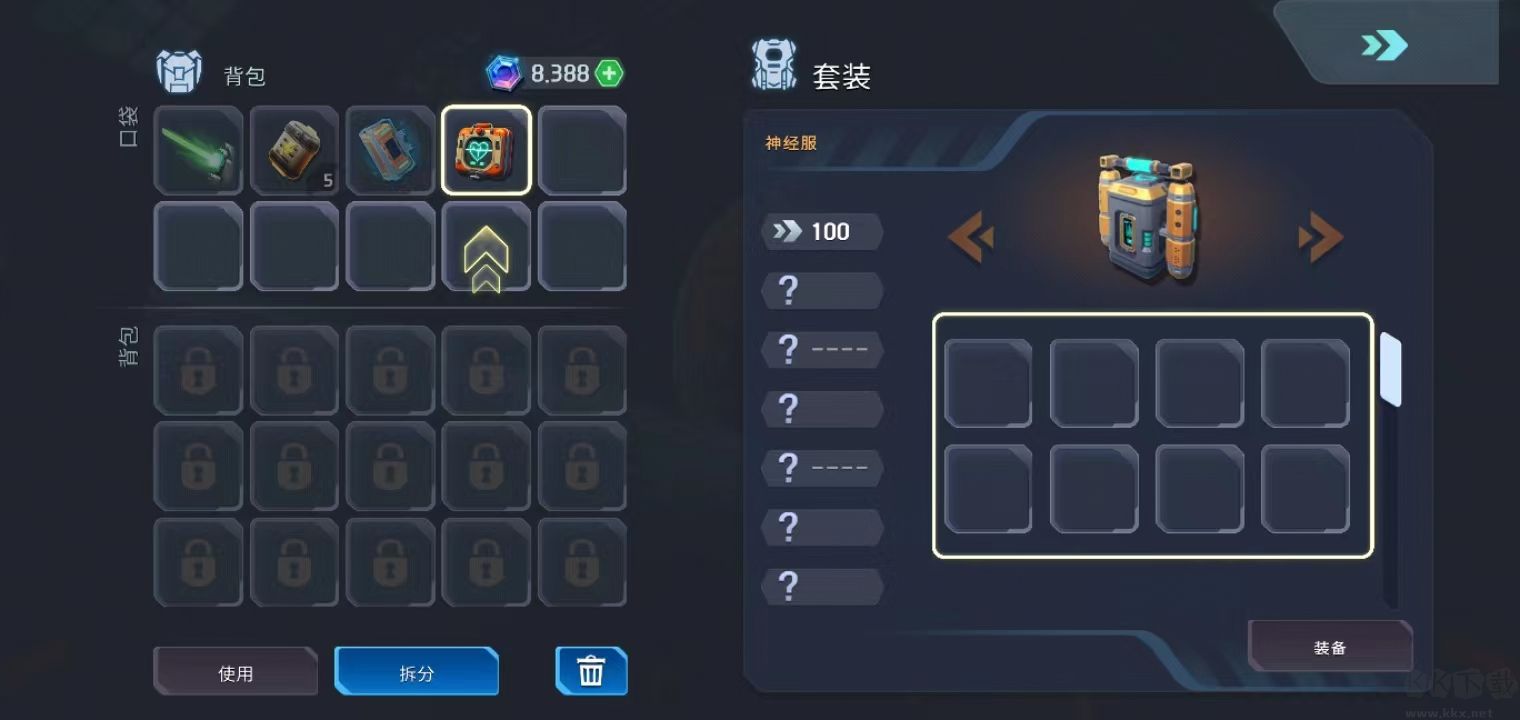Open the trash delete option
This screenshot has width=1520, height=720.
[x=591, y=671]
